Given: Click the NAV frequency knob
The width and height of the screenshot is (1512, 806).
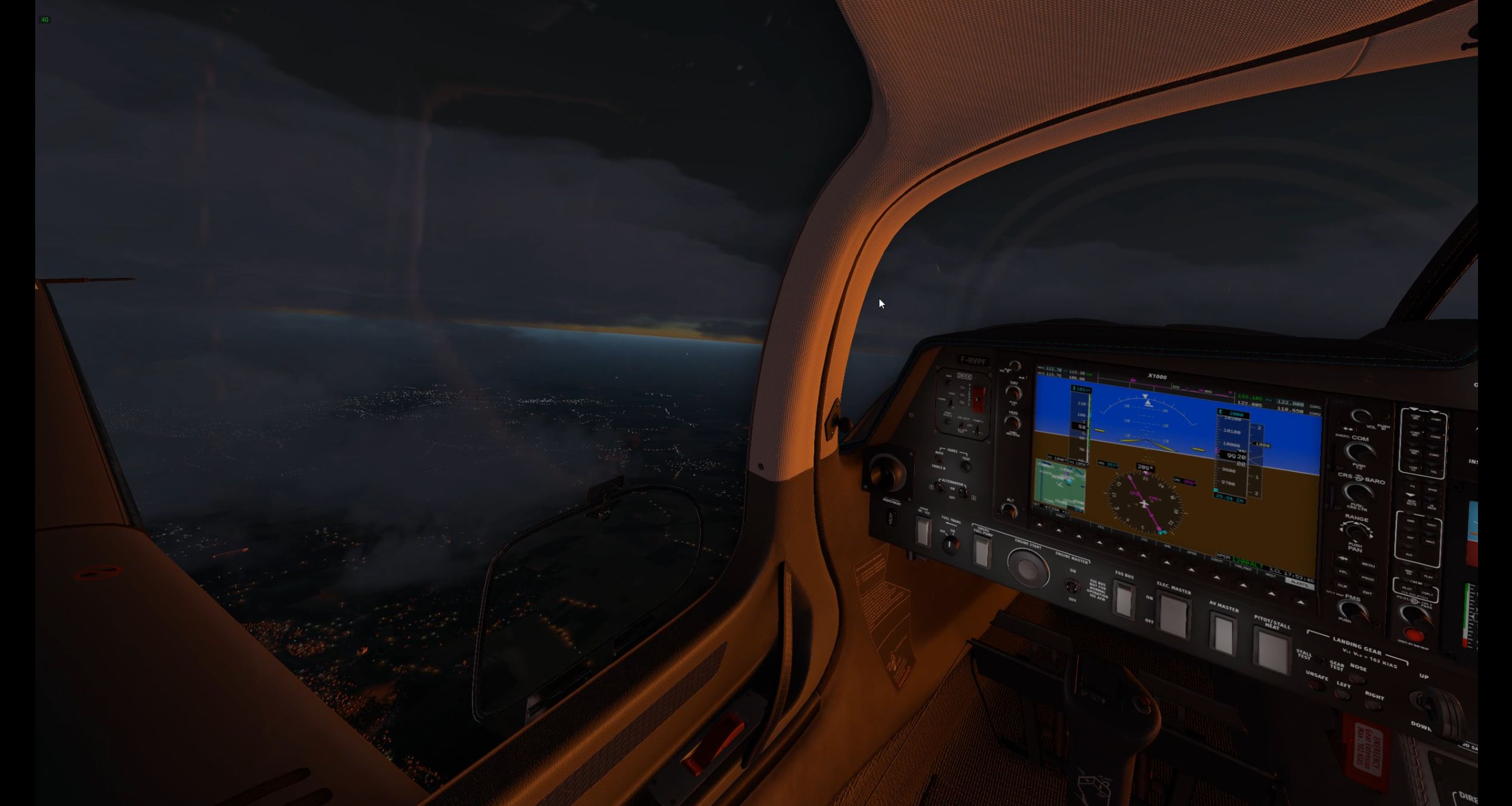Looking at the screenshot, I should coord(1013,393).
